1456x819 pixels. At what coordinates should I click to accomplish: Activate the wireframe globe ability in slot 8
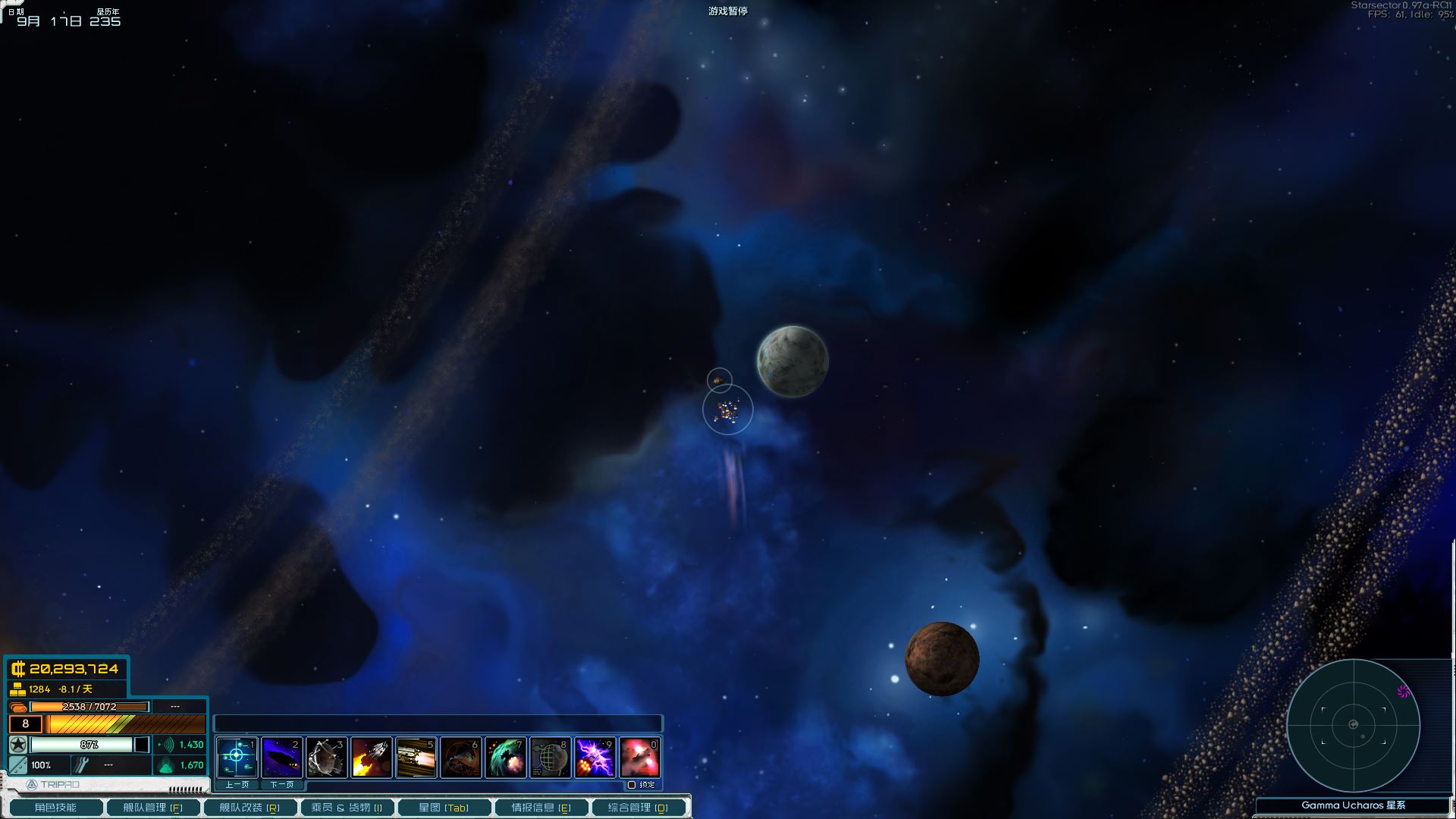point(550,757)
